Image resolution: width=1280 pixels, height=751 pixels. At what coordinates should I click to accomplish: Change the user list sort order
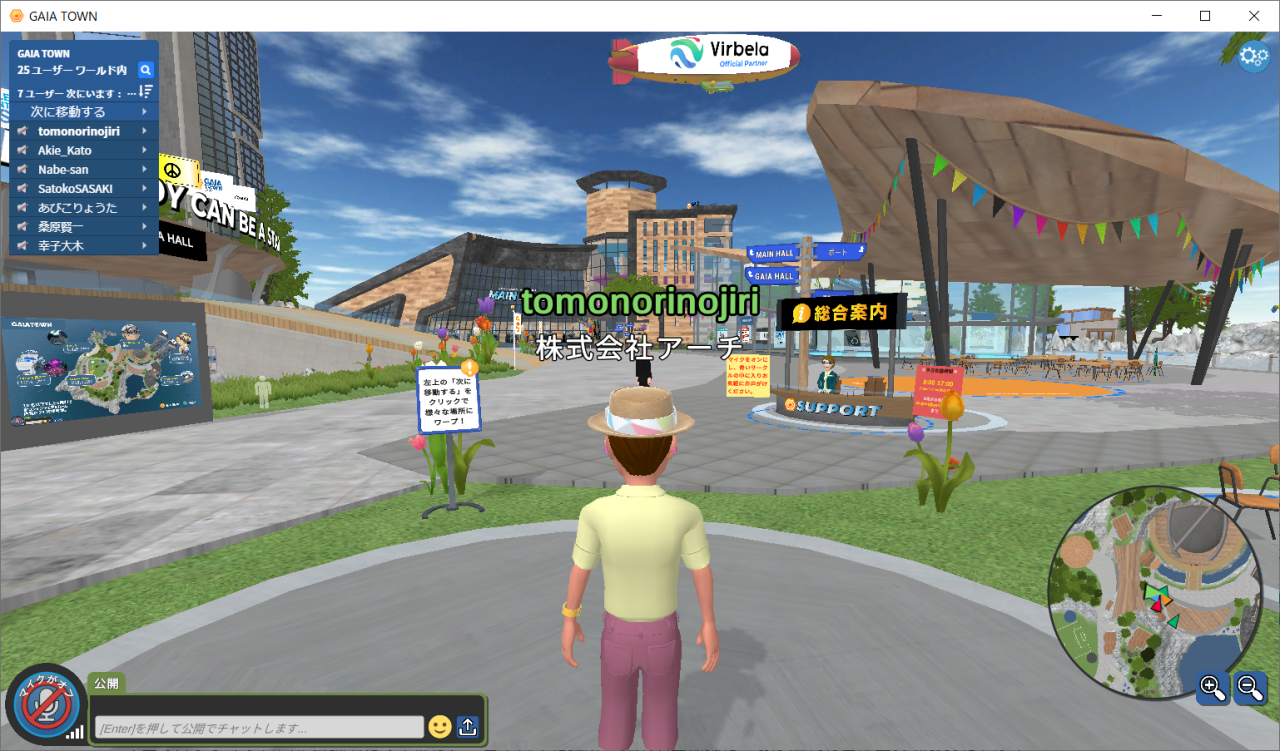point(145,92)
